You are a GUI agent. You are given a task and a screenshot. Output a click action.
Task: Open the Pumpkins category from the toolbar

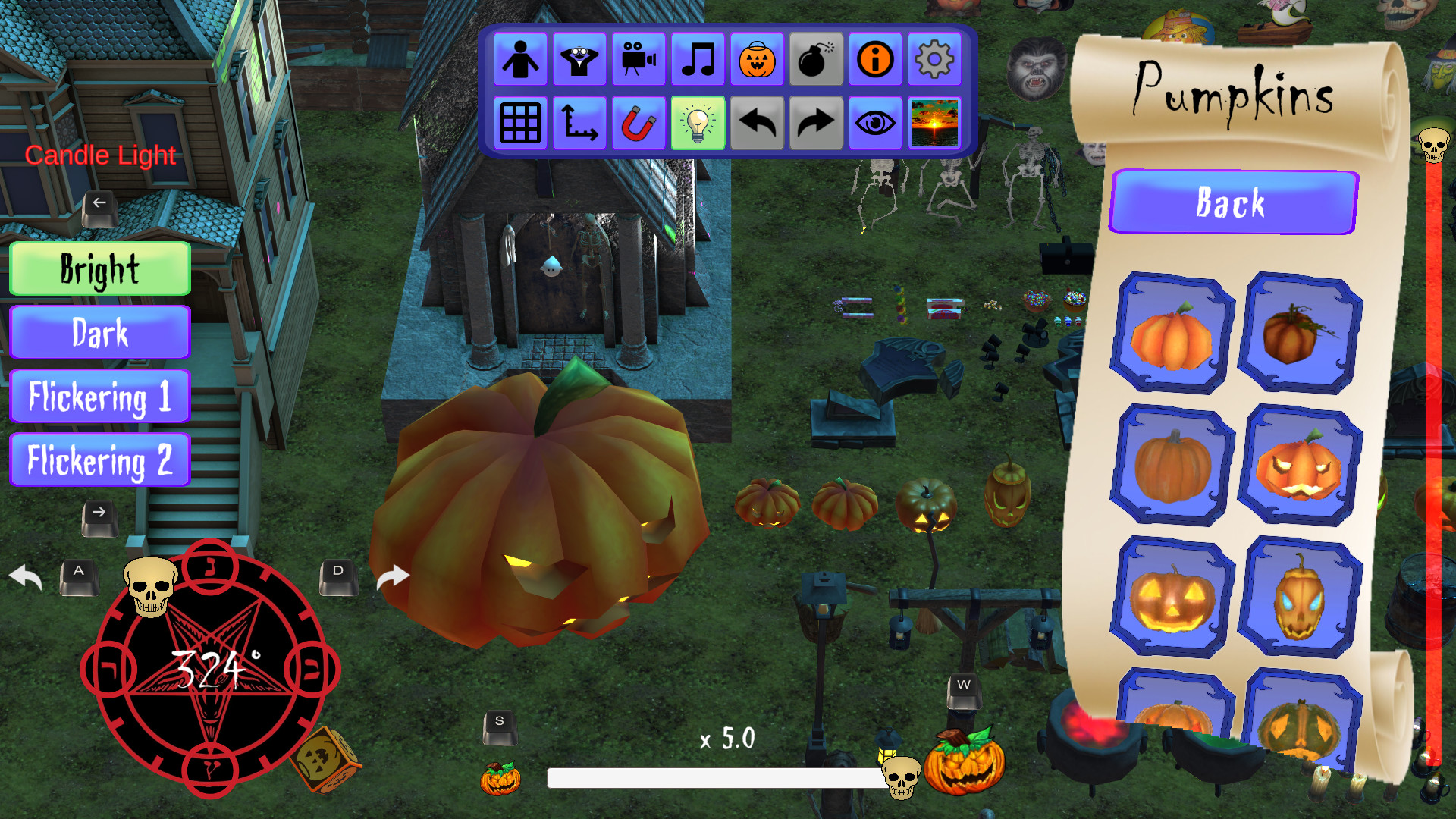pyautogui.click(x=756, y=60)
